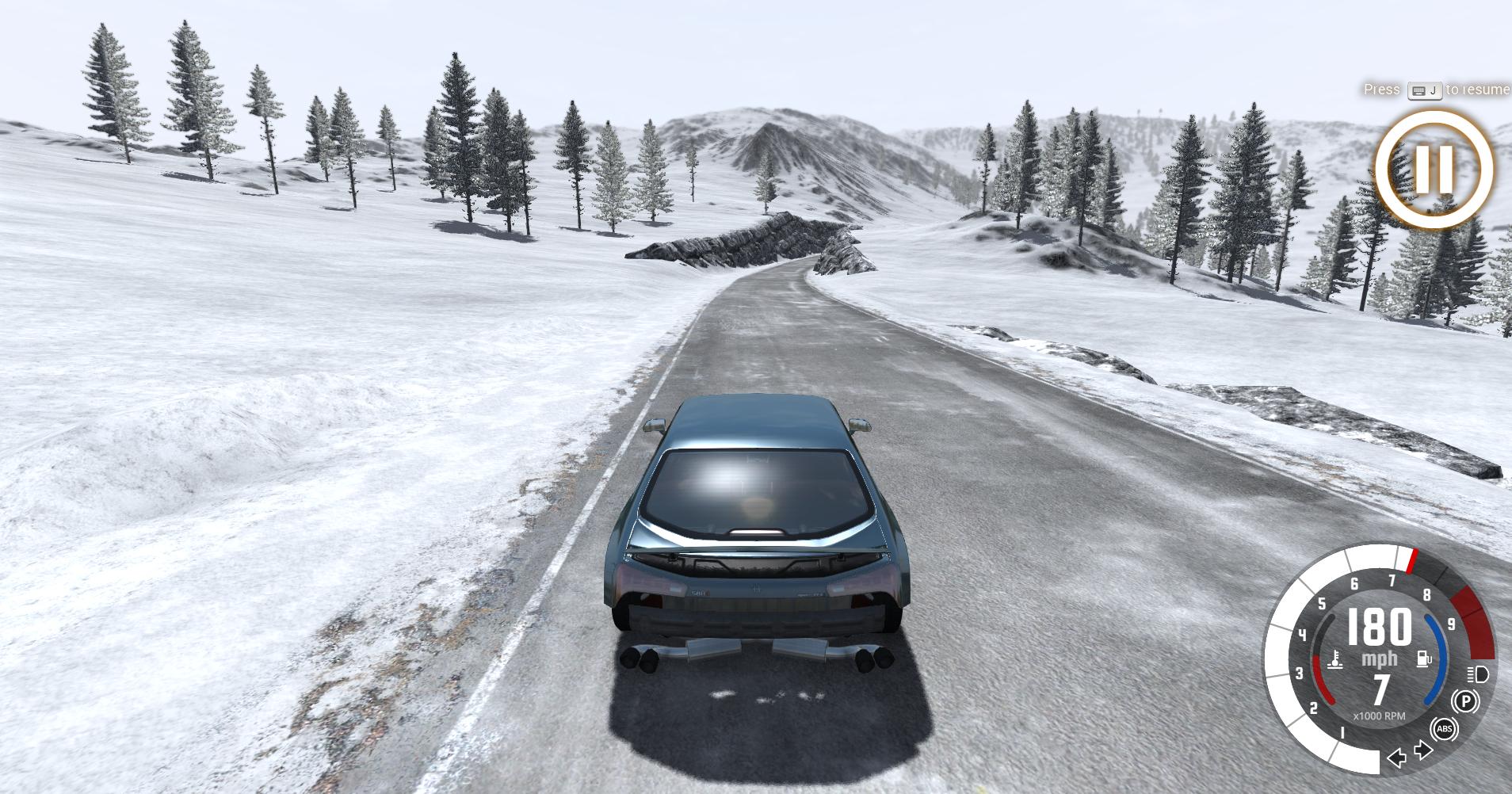1512x794 pixels.
Task: Click the large pause icon to resume
Action: [1434, 170]
